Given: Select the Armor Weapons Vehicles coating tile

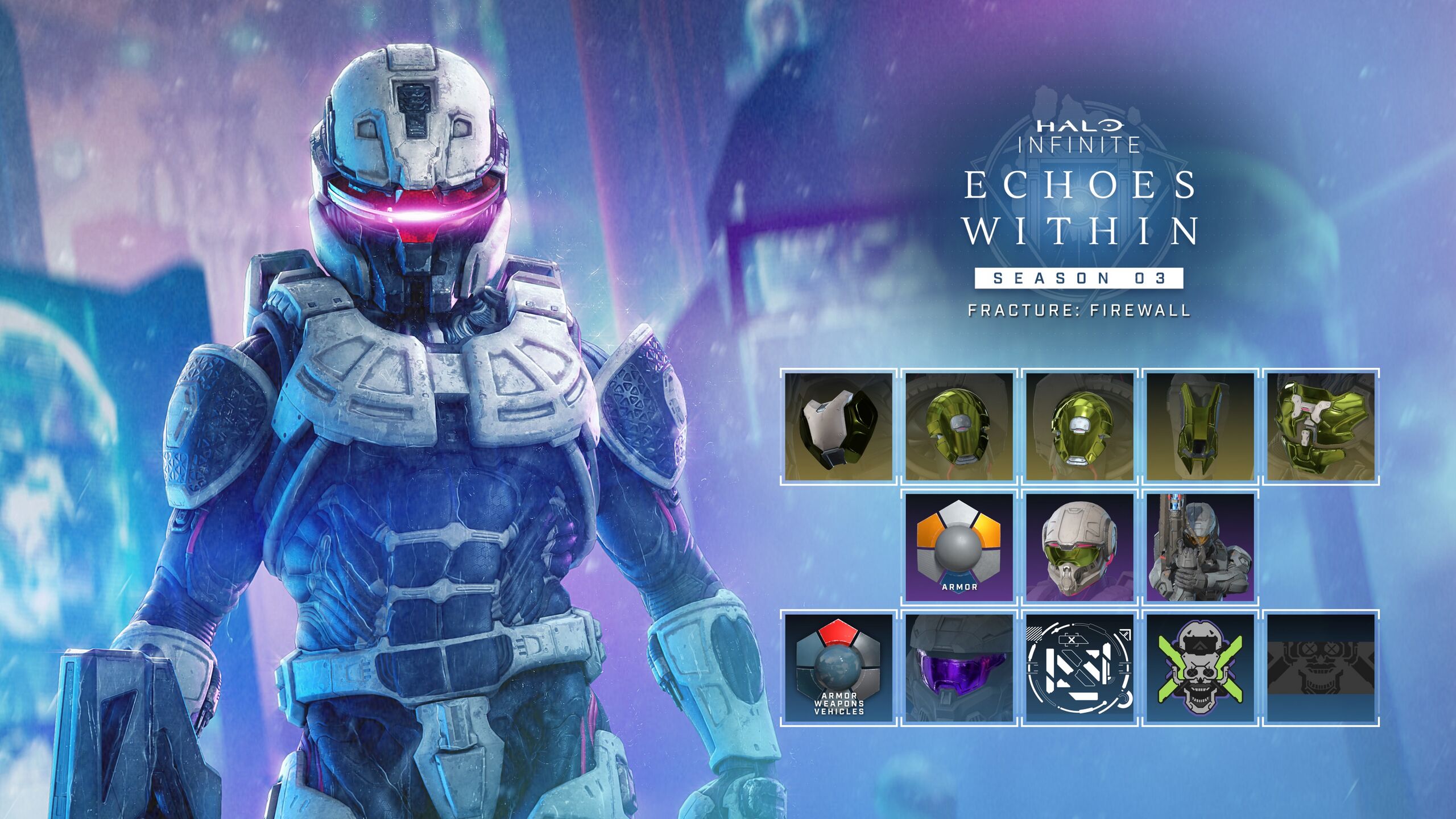Looking at the screenshot, I should [839, 667].
